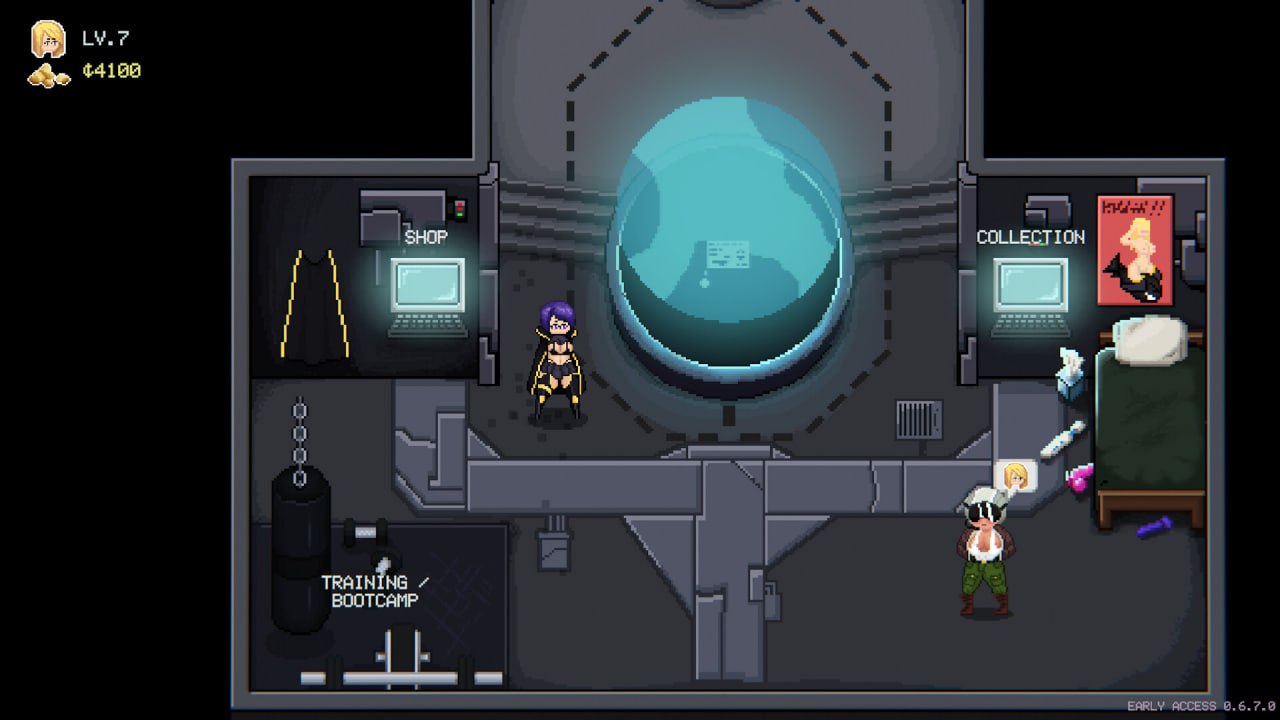Click the SHOP label text
The width and height of the screenshot is (1280, 720).
(x=424, y=238)
